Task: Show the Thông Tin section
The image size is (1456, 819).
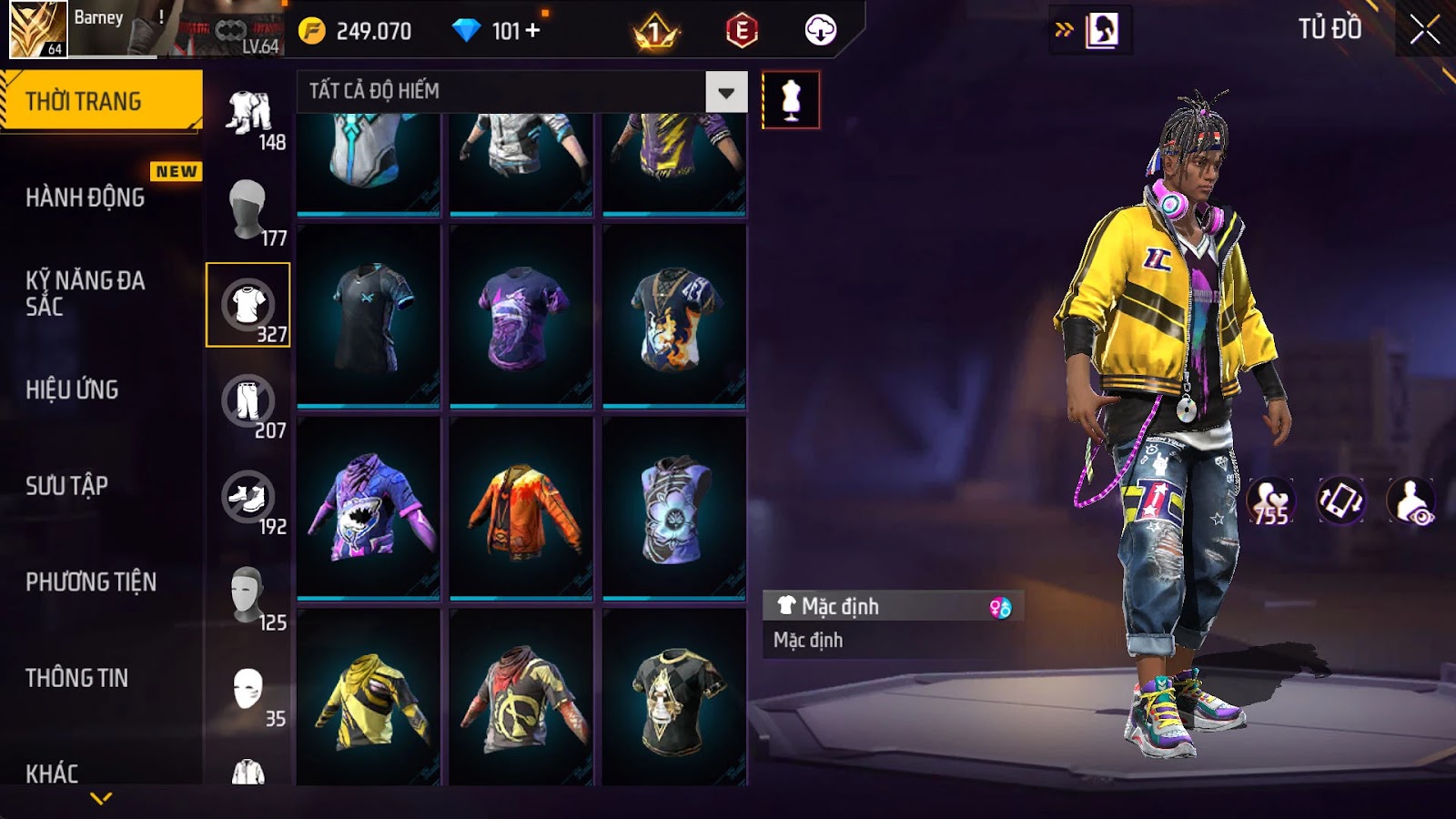Action: [x=76, y=678]
